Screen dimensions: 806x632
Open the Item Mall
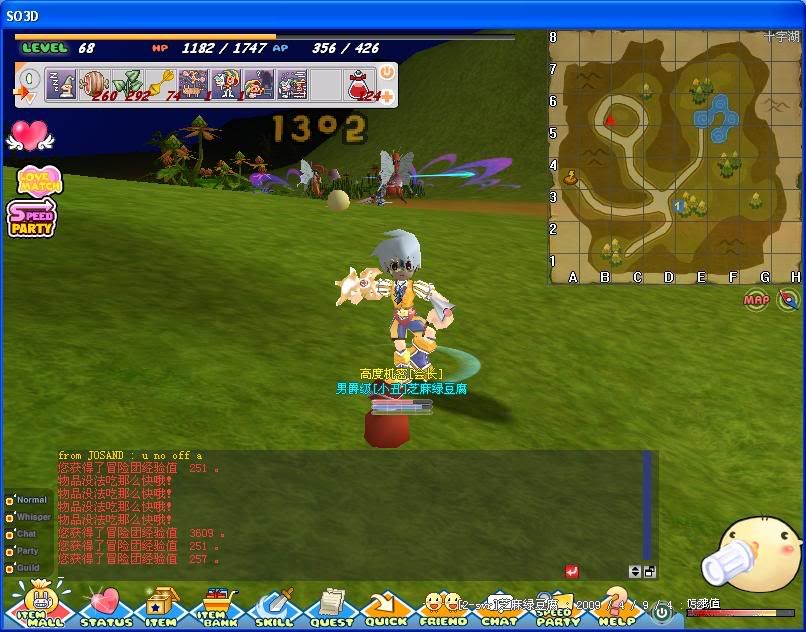(40, 606)
